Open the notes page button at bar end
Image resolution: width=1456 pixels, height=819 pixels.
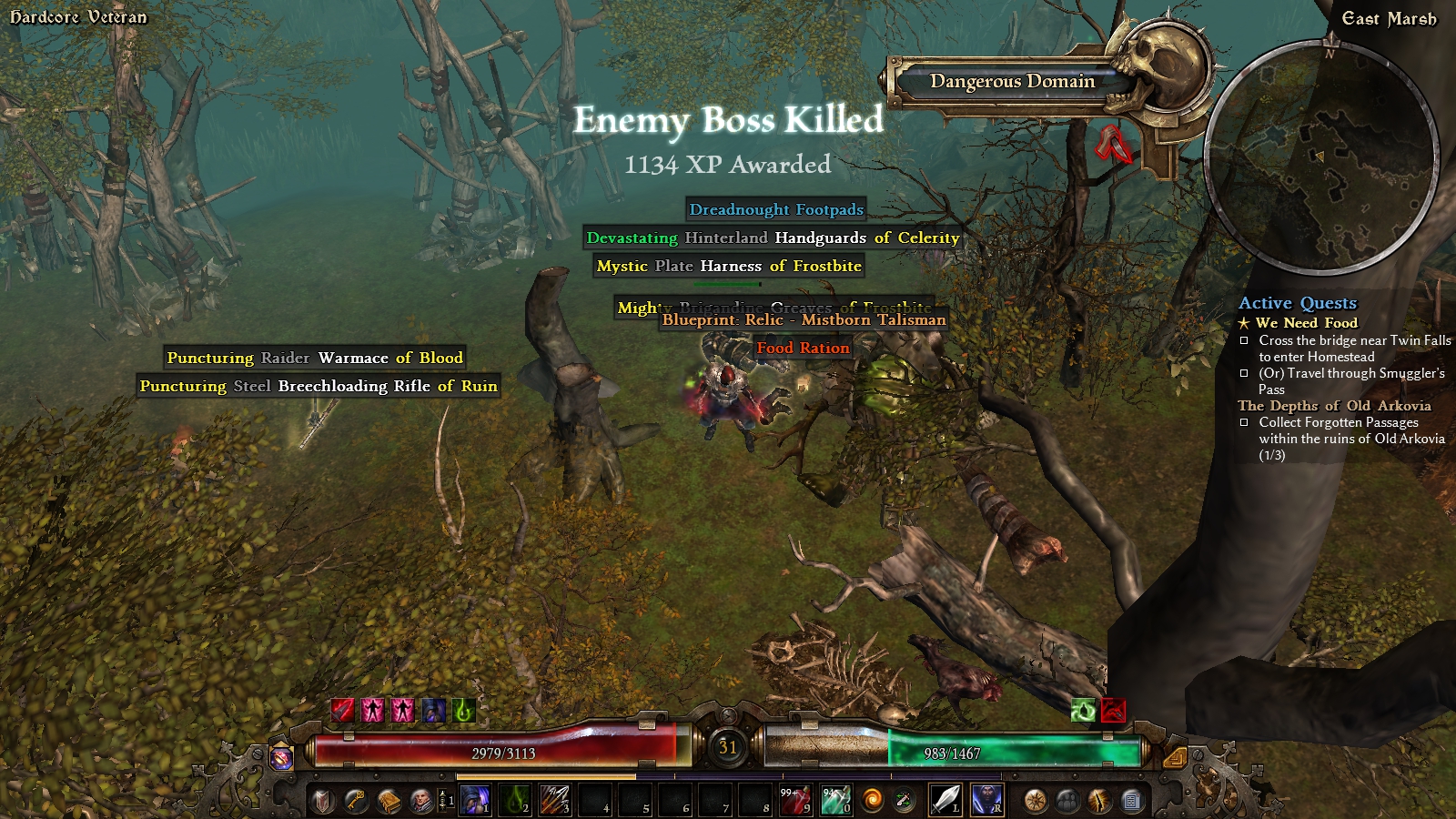click(x=1131, y=801)
